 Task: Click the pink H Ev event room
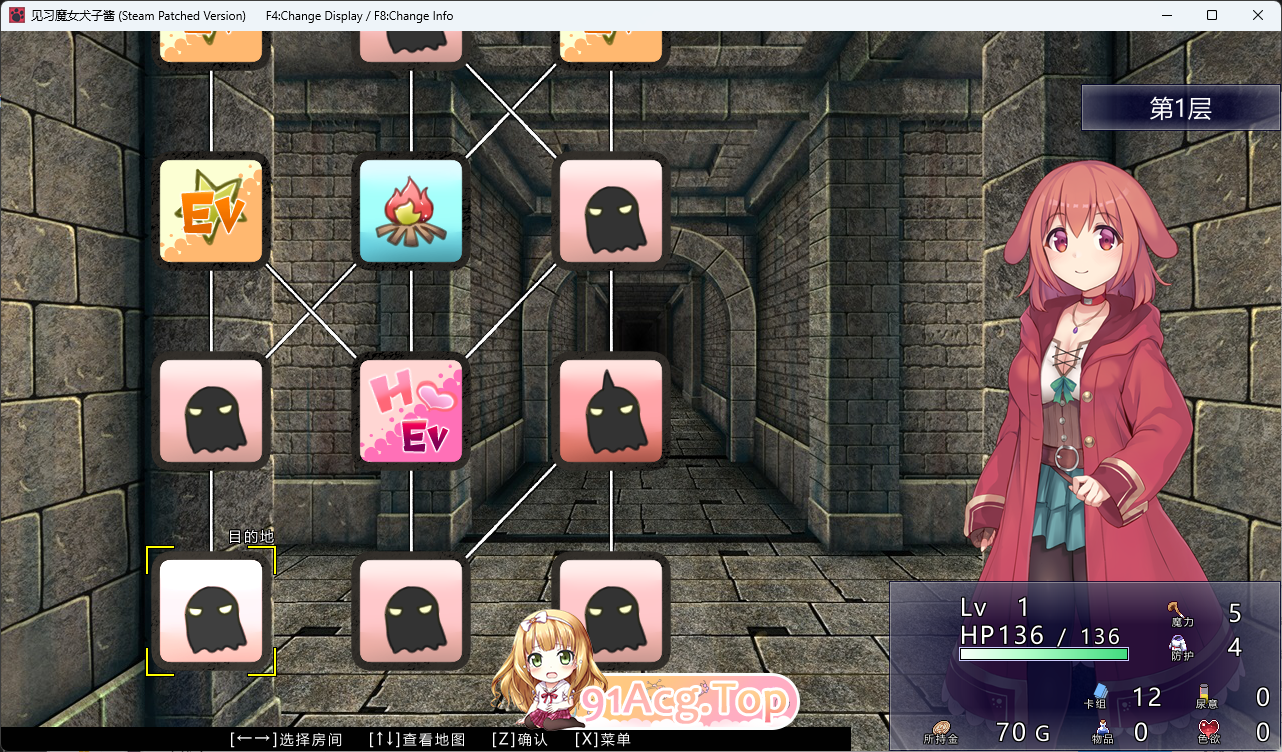tap(411, 411)
